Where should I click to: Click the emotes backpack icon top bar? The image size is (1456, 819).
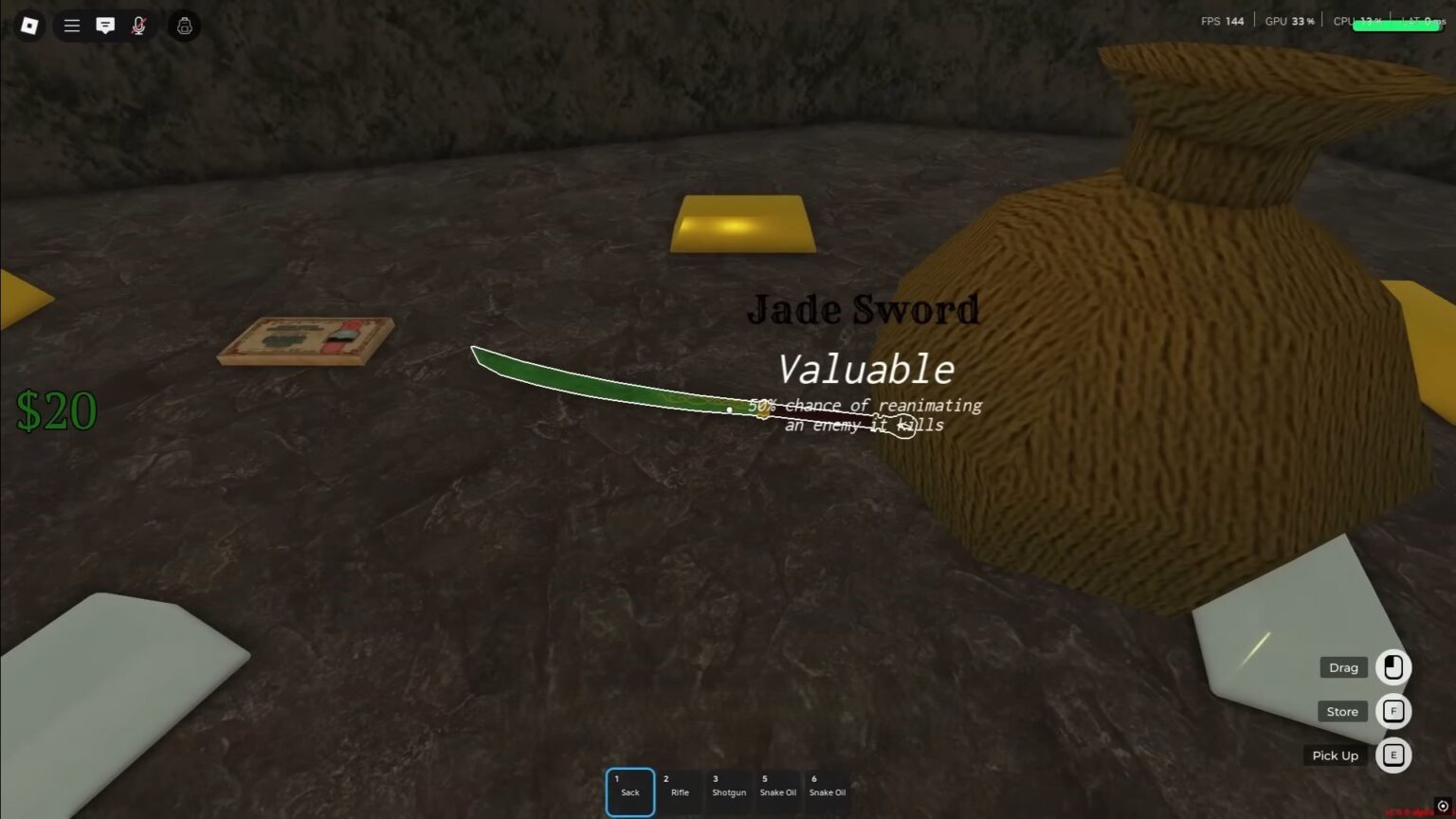(x=183, y=26)
